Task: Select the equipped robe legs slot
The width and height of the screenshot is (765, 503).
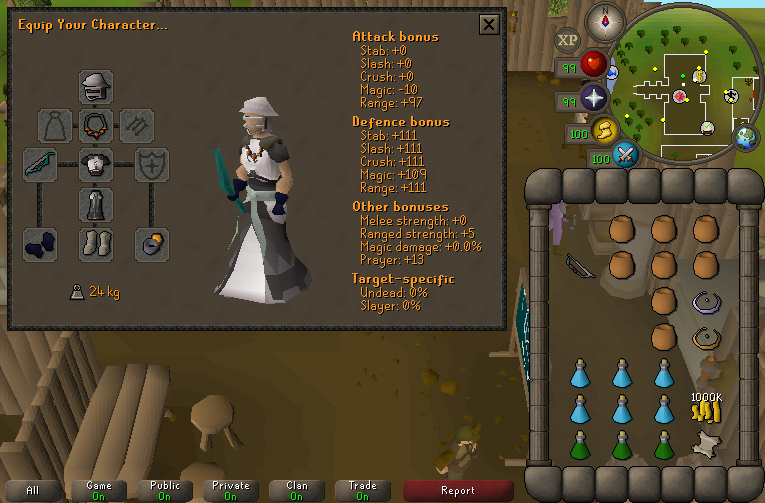Action: (96, 203)
